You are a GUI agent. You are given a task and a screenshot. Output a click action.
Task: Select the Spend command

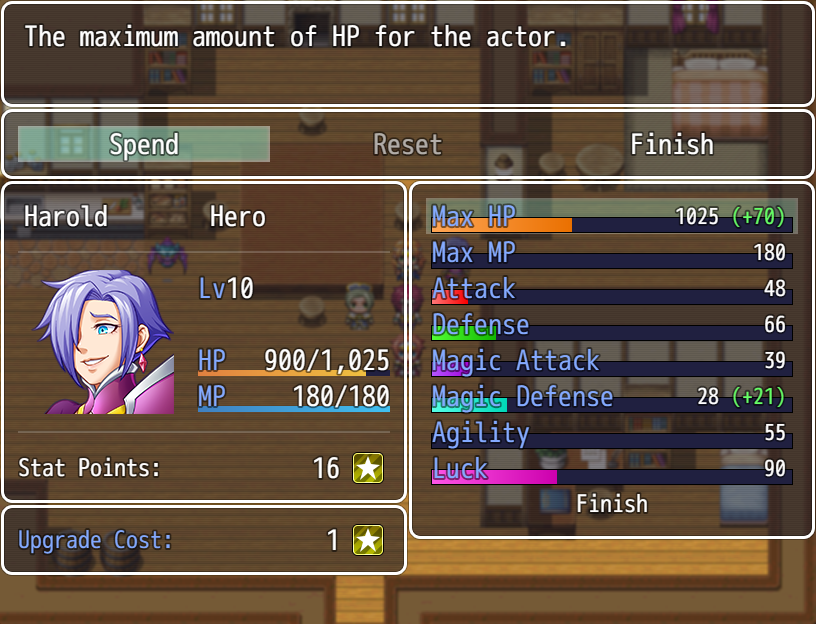144,144
